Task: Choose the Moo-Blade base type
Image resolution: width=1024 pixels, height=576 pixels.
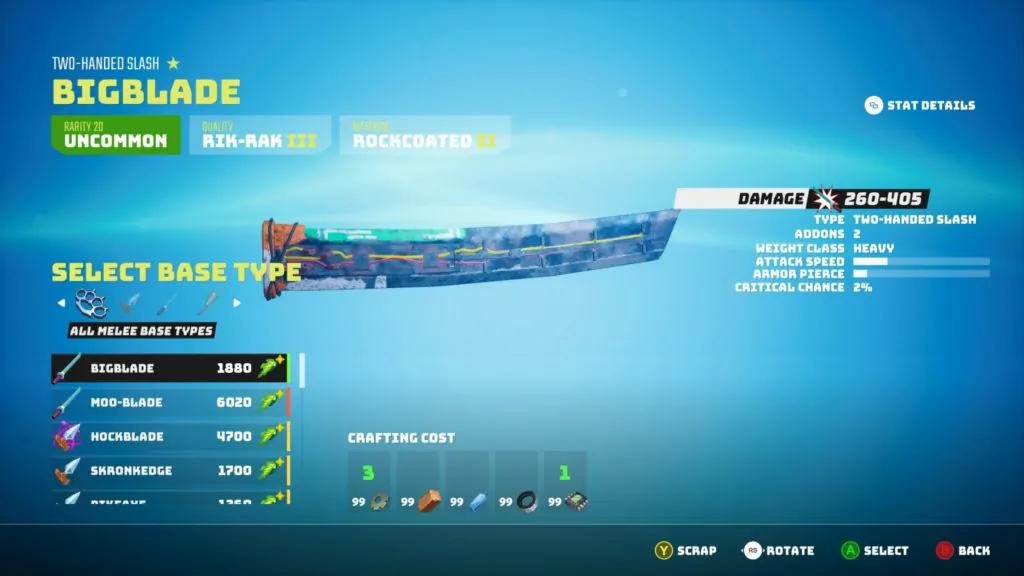Action: 170,402
